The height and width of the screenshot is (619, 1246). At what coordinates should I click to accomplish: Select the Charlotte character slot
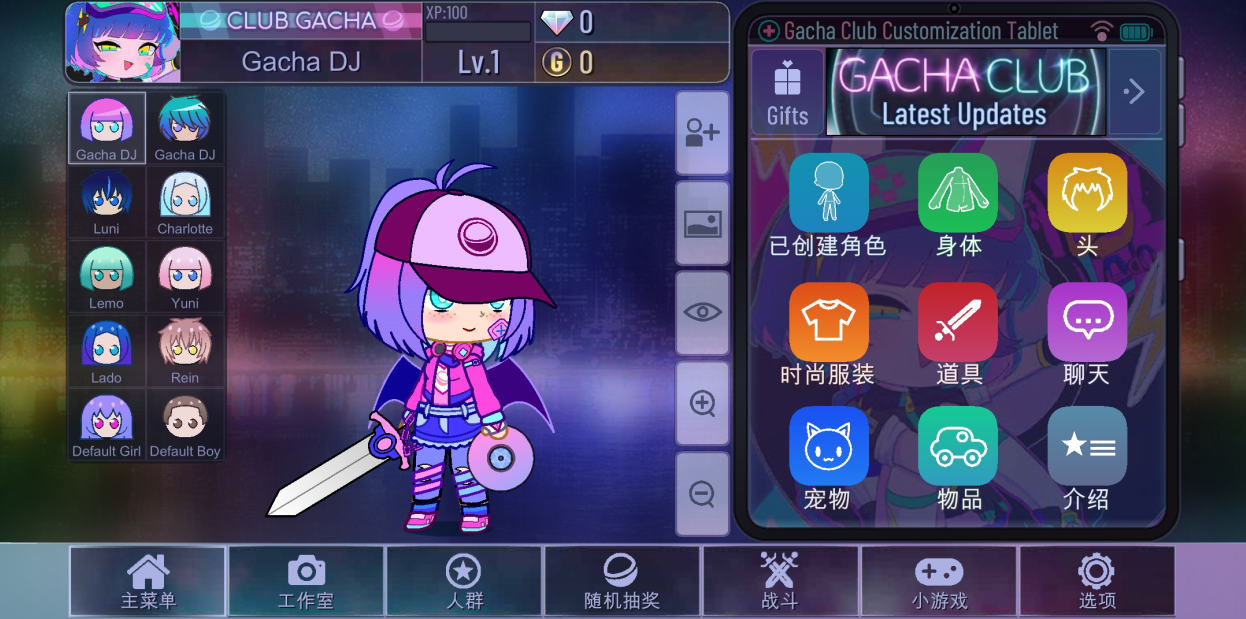click(x=185, y=202)
